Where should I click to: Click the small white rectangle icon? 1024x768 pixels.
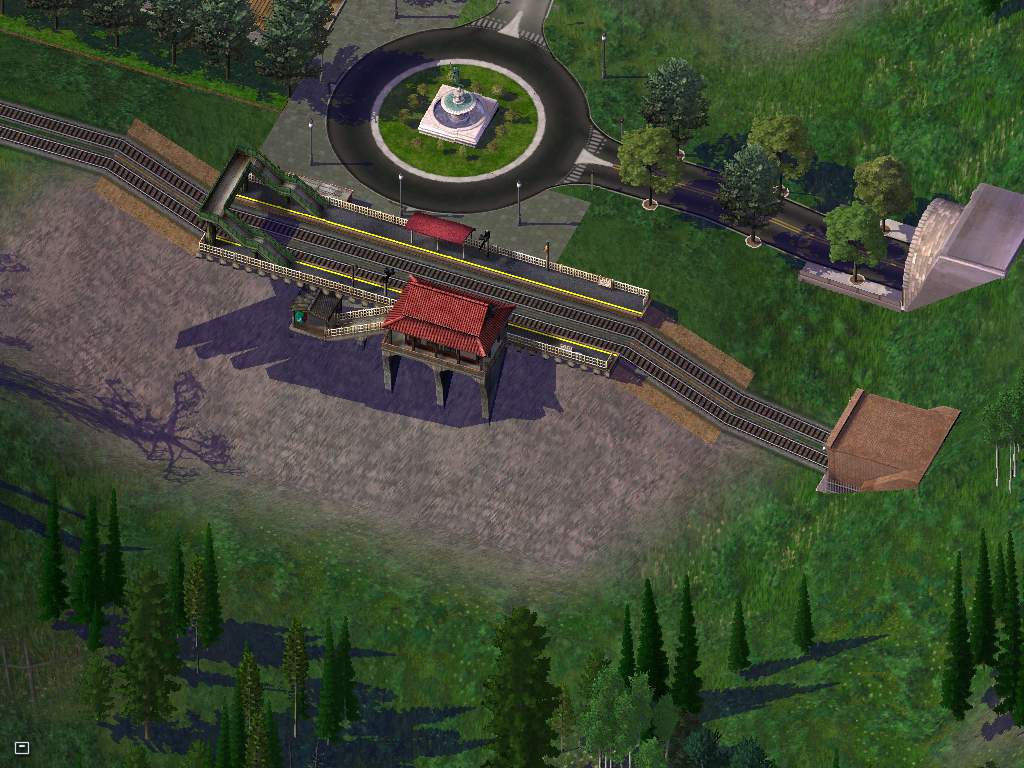pyautogui.click(x=22, y=747)
